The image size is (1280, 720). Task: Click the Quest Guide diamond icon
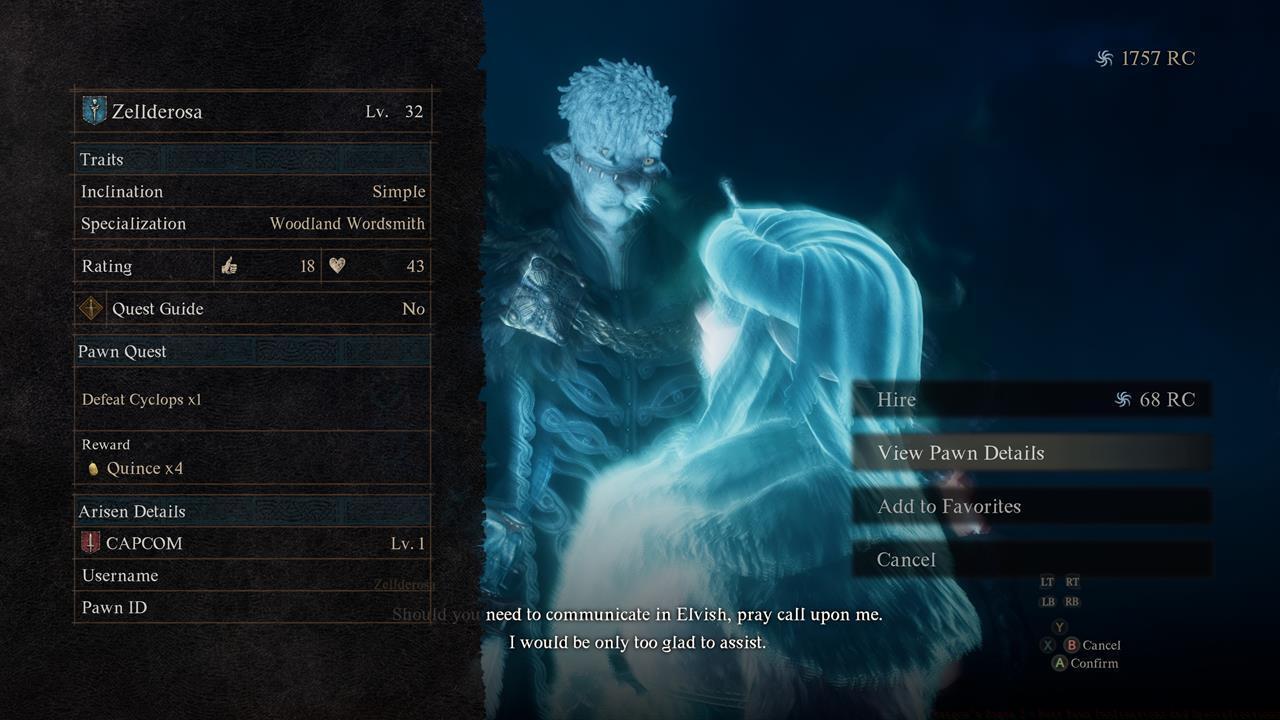pyautogui.click(x=91, y=309)
